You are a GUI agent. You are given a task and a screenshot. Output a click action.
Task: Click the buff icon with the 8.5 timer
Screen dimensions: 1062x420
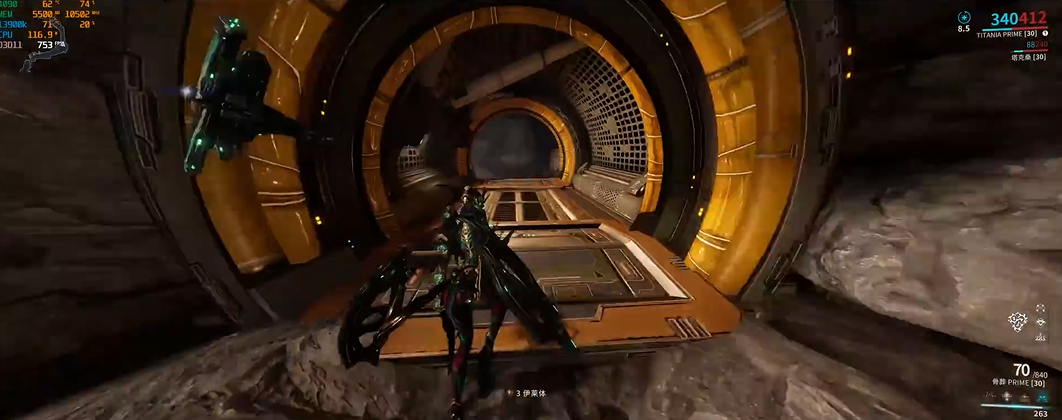964,17
